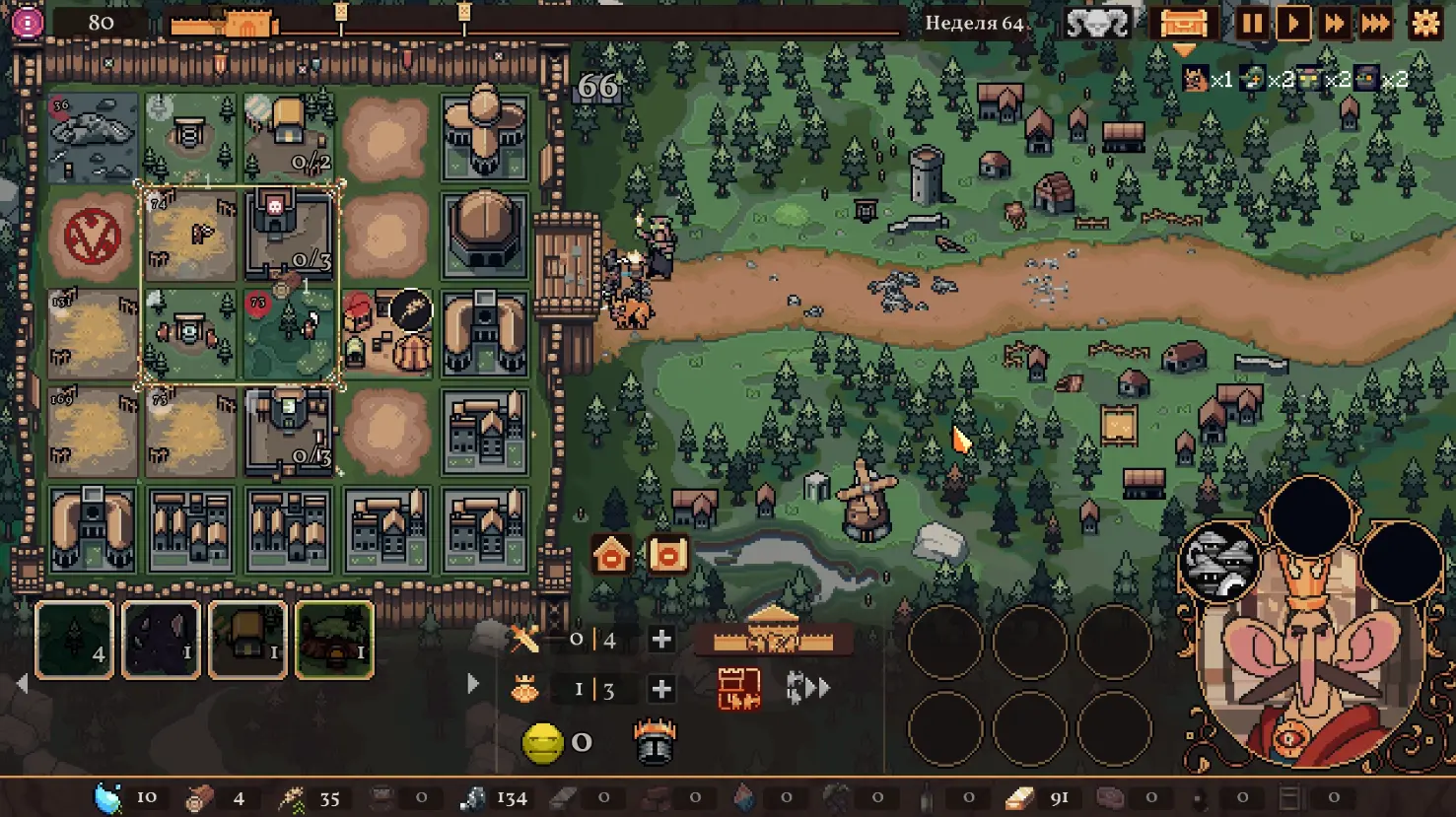
Task: Select the king portrait with crown
Action: (1307, 650)
